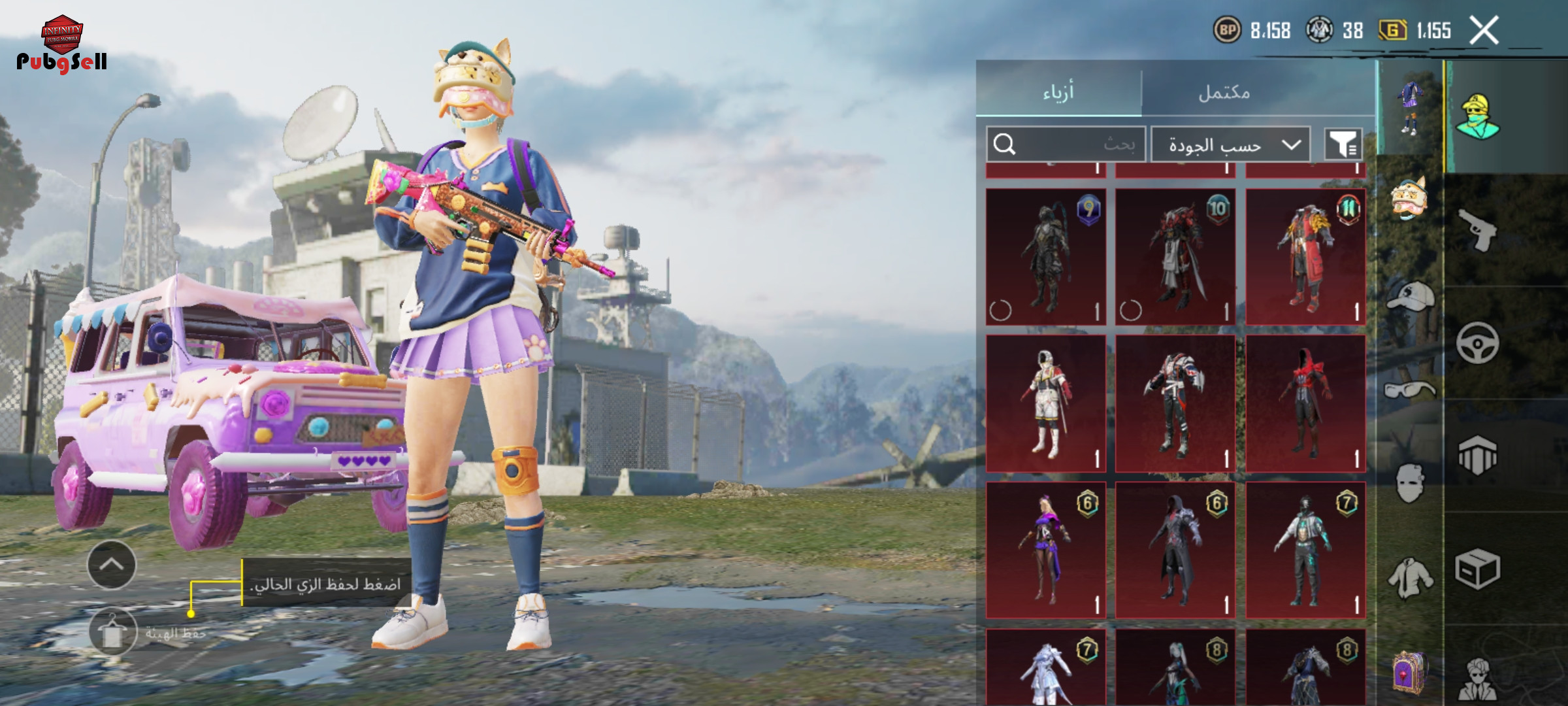
Task: Show the face mask category
Action: pyautogui.click(x=1410, y=484)
